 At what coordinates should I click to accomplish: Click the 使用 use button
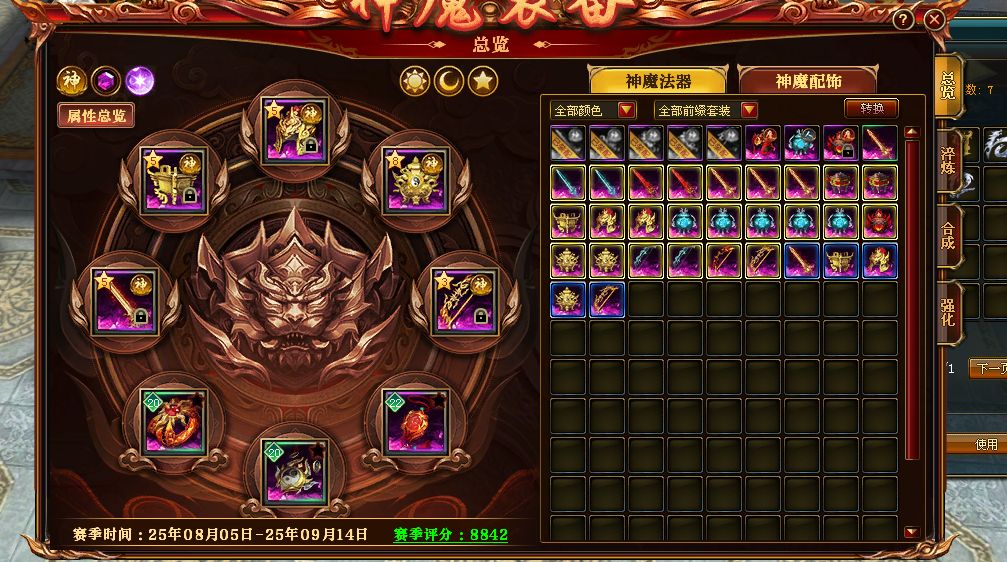coord(985,444)
